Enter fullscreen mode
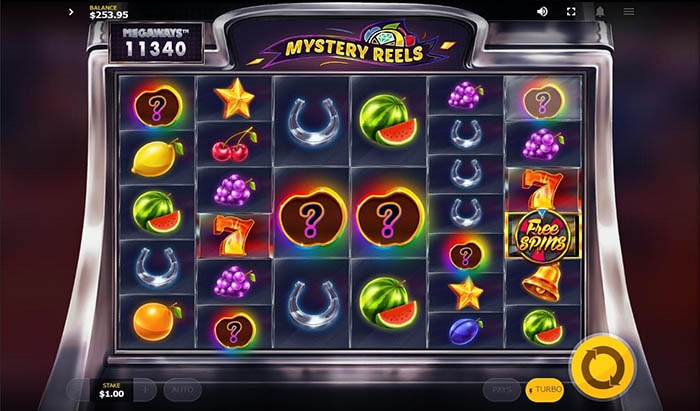This screenshot has width=700, height=411. (571, 12)
